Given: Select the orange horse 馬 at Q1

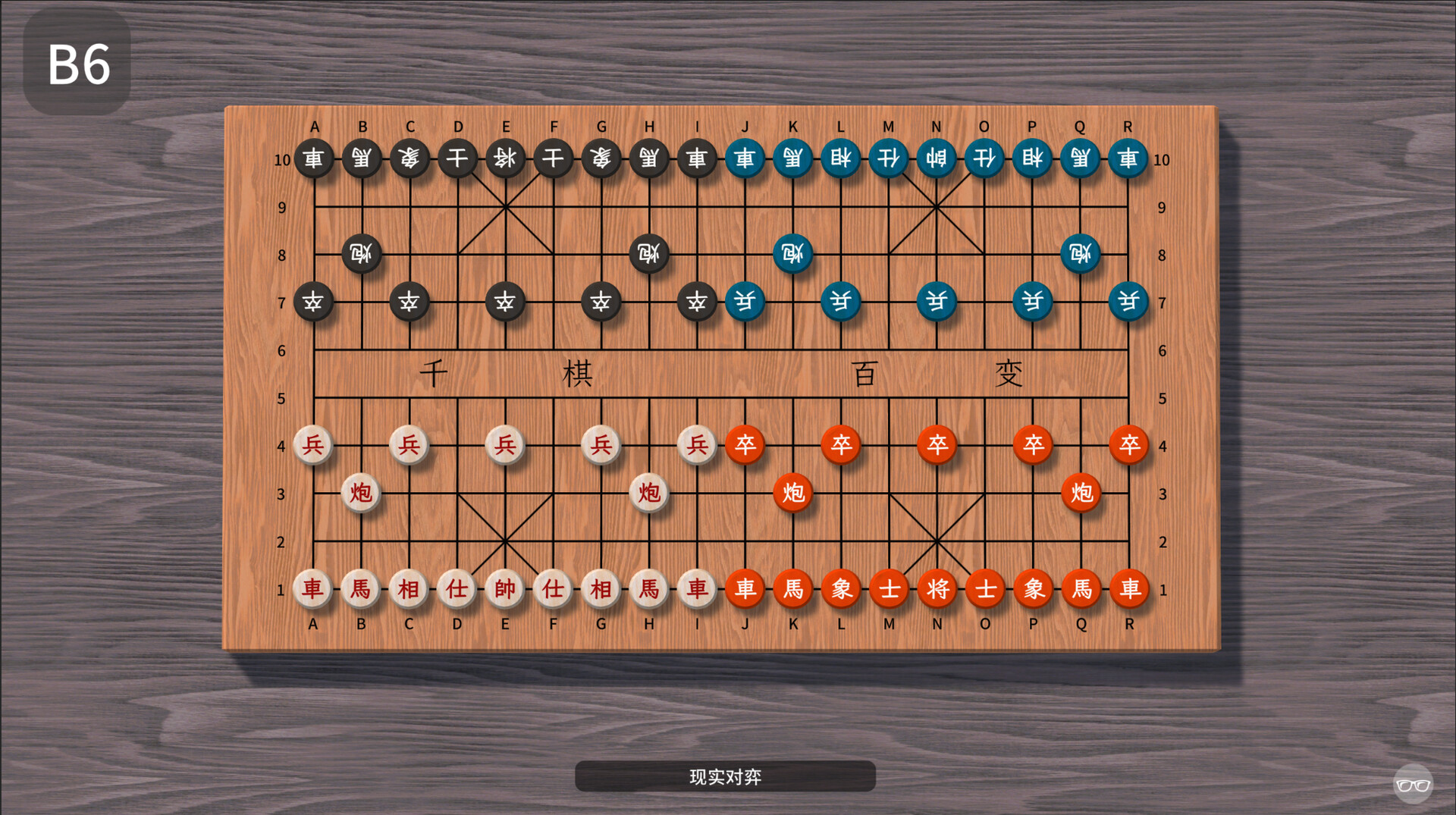Looking at the screenshot, I should (x=1081, y=588).
